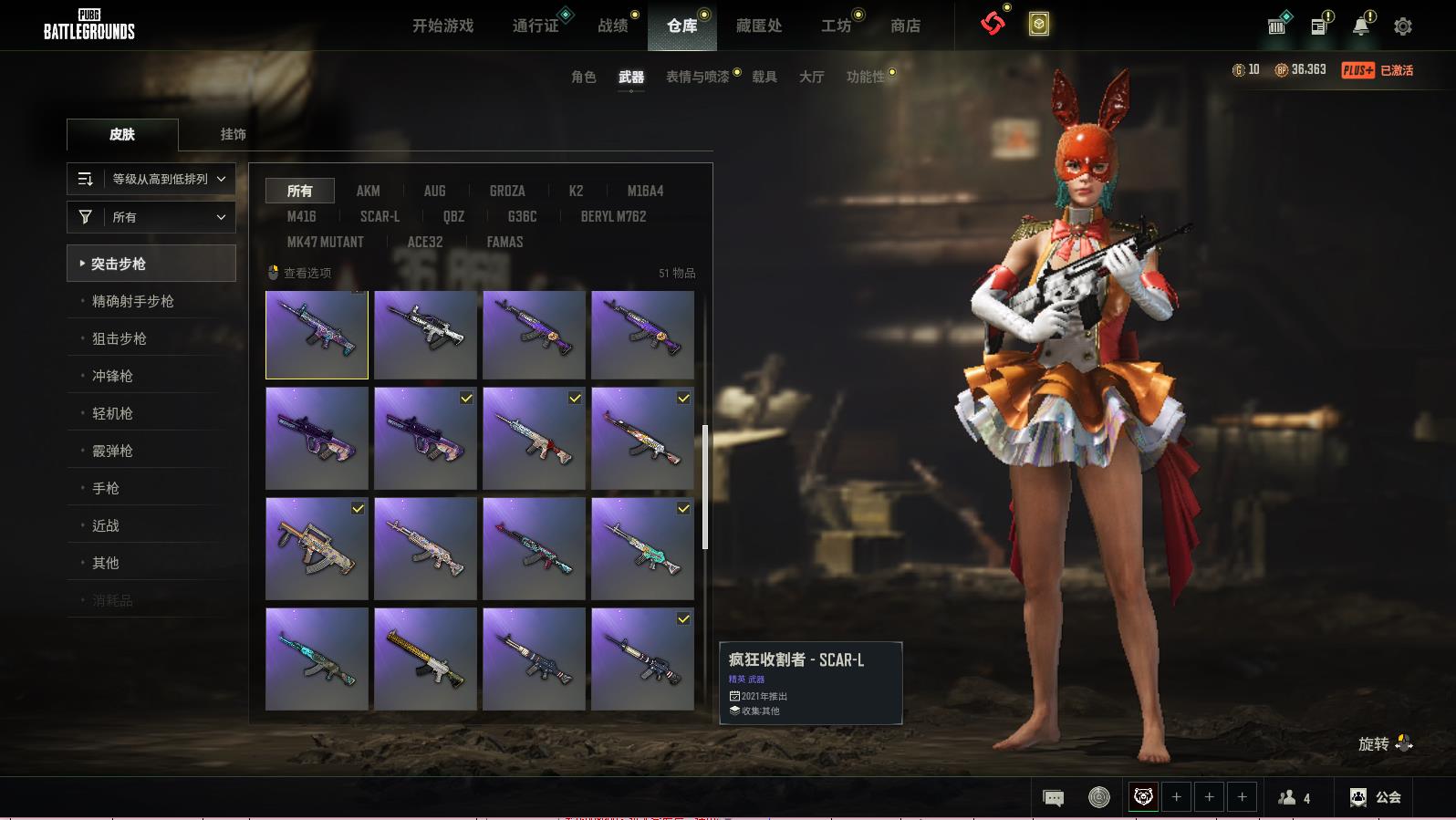Select the 冲锋枪 submachine gun category
Screen dimensions: 1456x820
click(112, 376)
